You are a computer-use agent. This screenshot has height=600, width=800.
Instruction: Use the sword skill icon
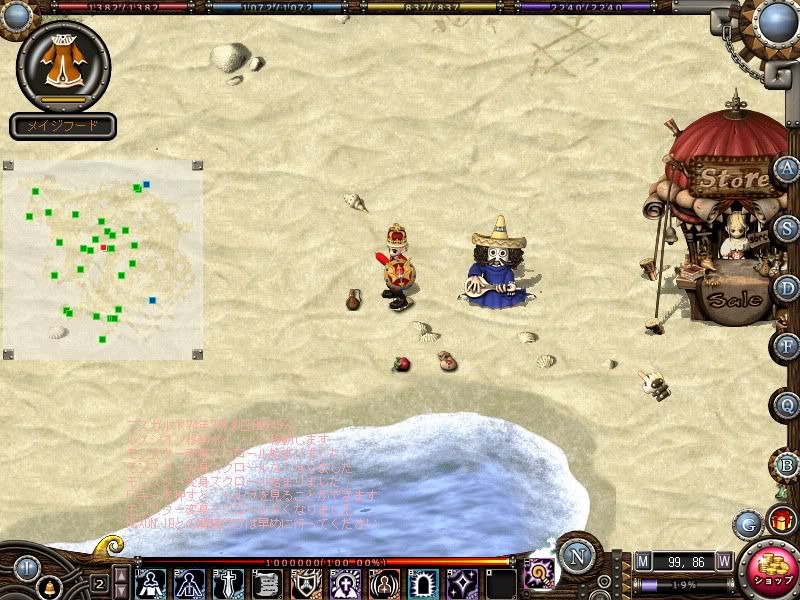(226, 582)
